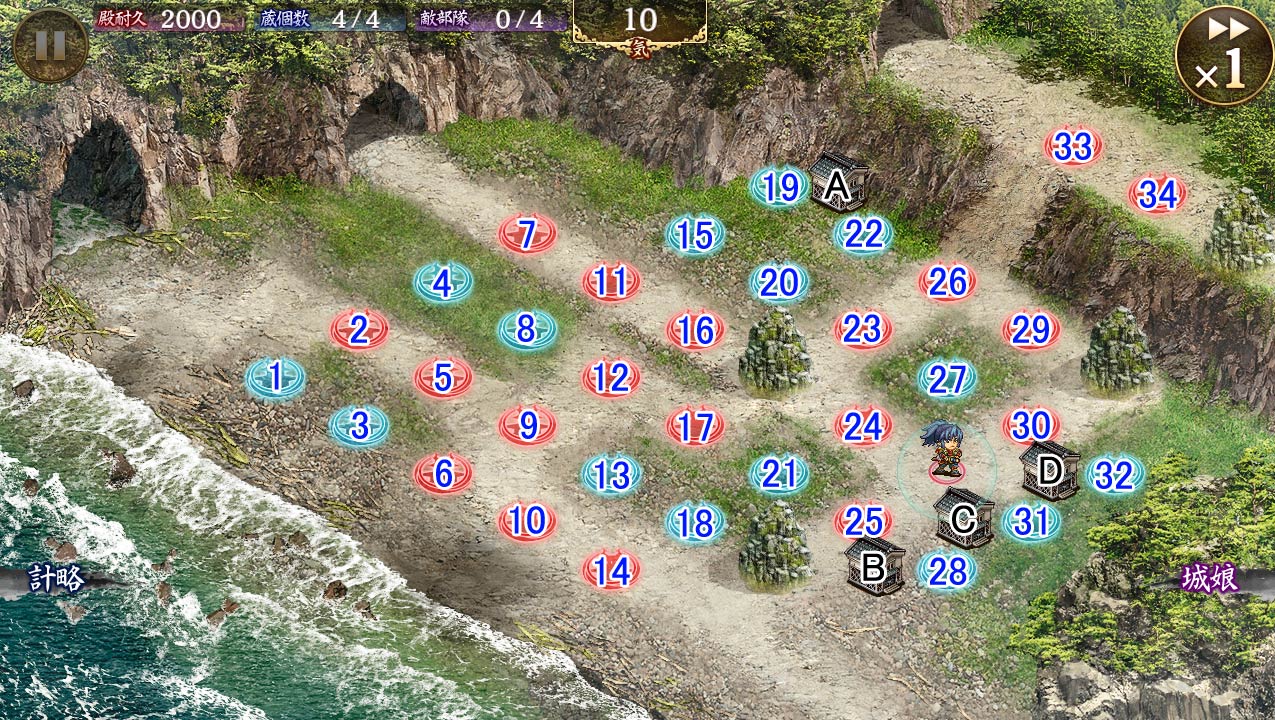1275x720 pixels.
Task: Choose blue deployment tile 13
Action: (x=611, y=474)
